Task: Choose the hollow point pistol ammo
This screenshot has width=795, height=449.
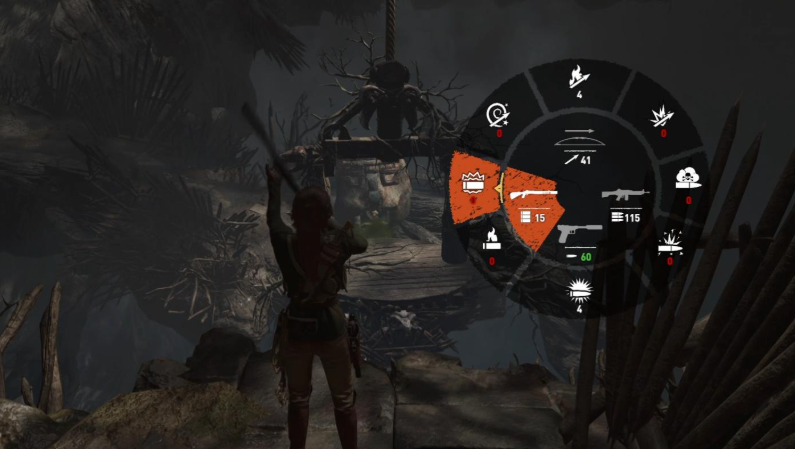Action: pos(578,293)
